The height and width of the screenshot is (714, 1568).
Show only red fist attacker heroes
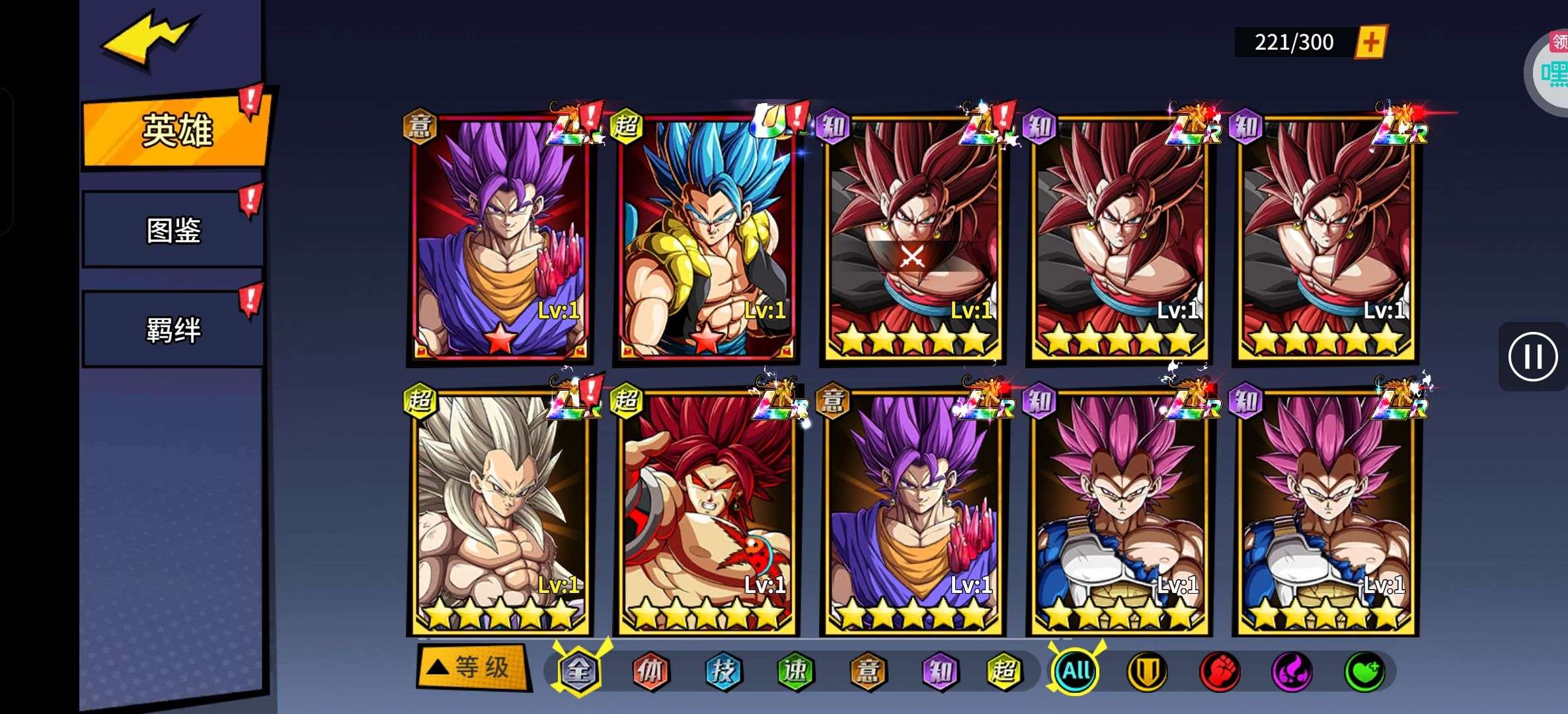click(x=1220, y=671)
